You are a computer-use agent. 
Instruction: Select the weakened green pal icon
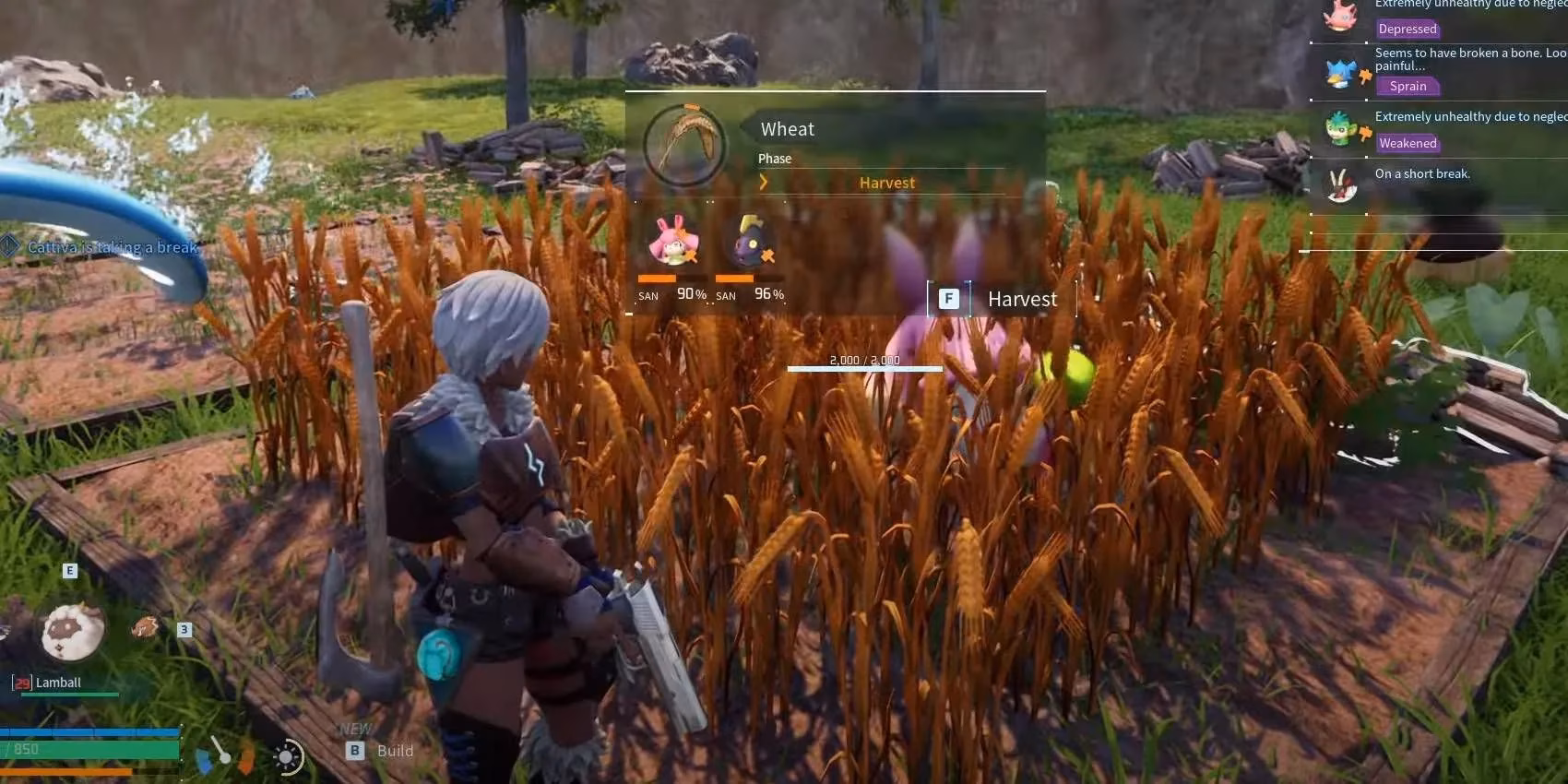point(1339,131)
